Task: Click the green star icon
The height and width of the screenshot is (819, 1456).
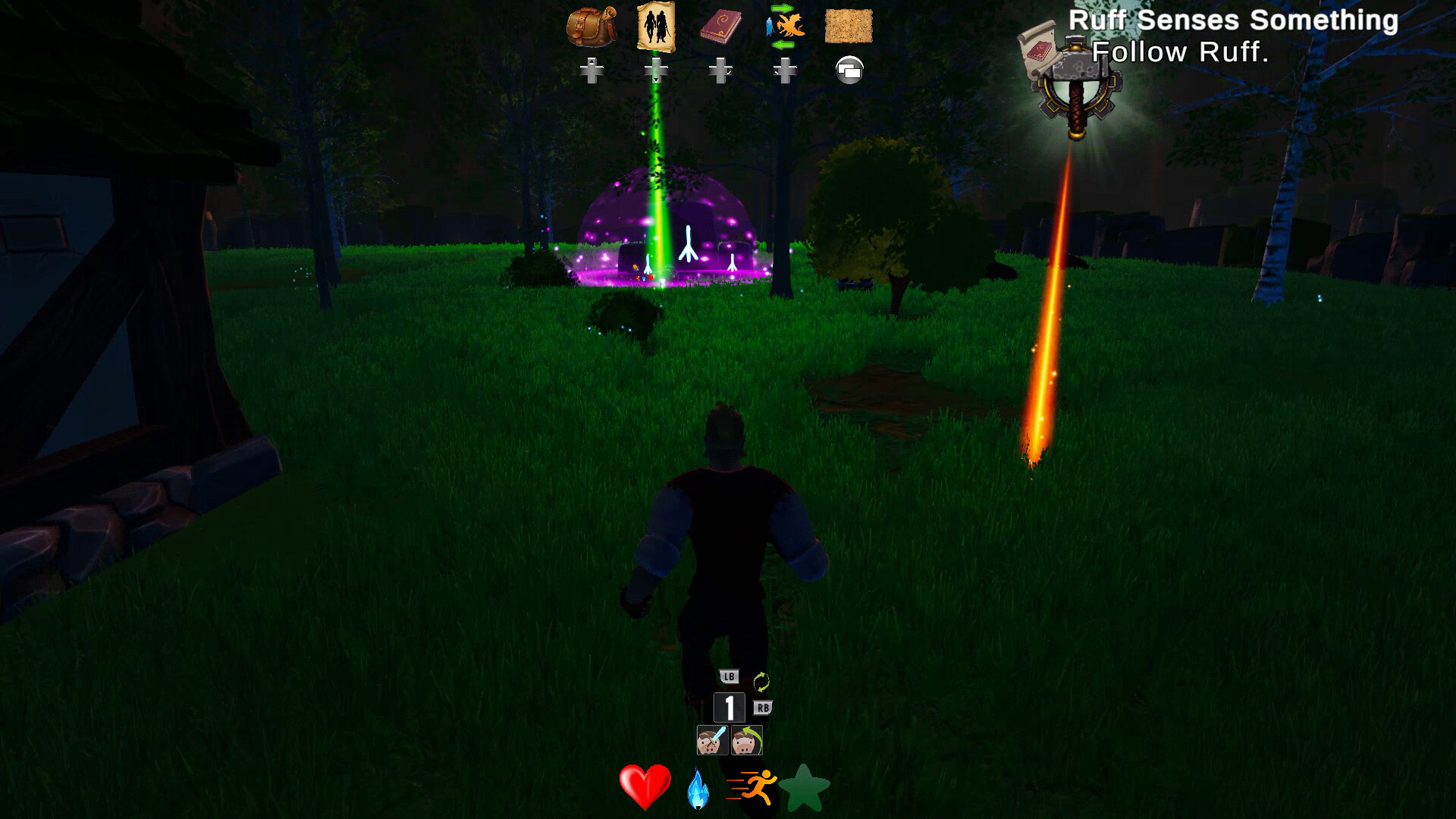Action: pyautogui.click(x=805, y=788)
